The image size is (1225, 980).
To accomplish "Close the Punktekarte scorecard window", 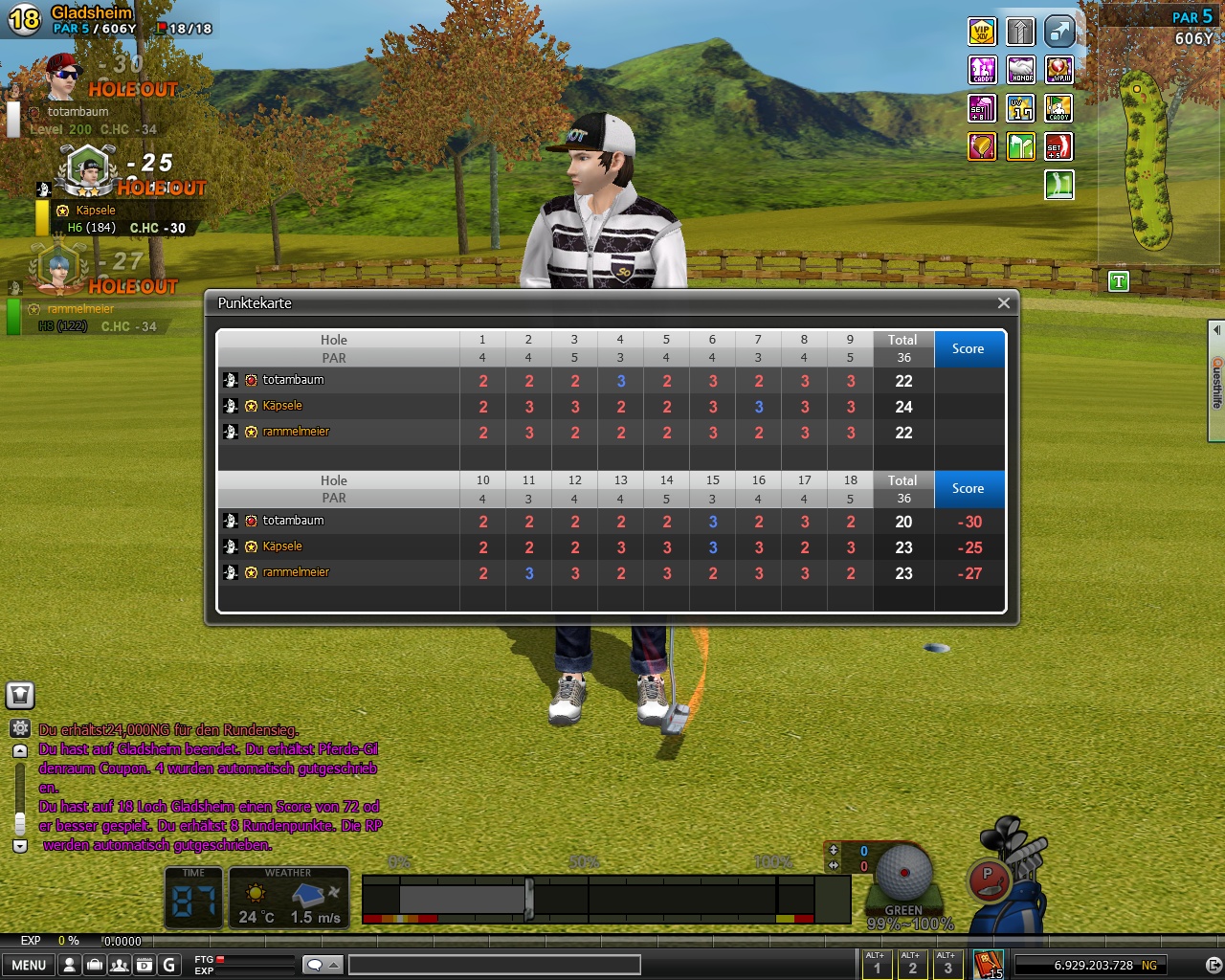I will [1003, 303].
